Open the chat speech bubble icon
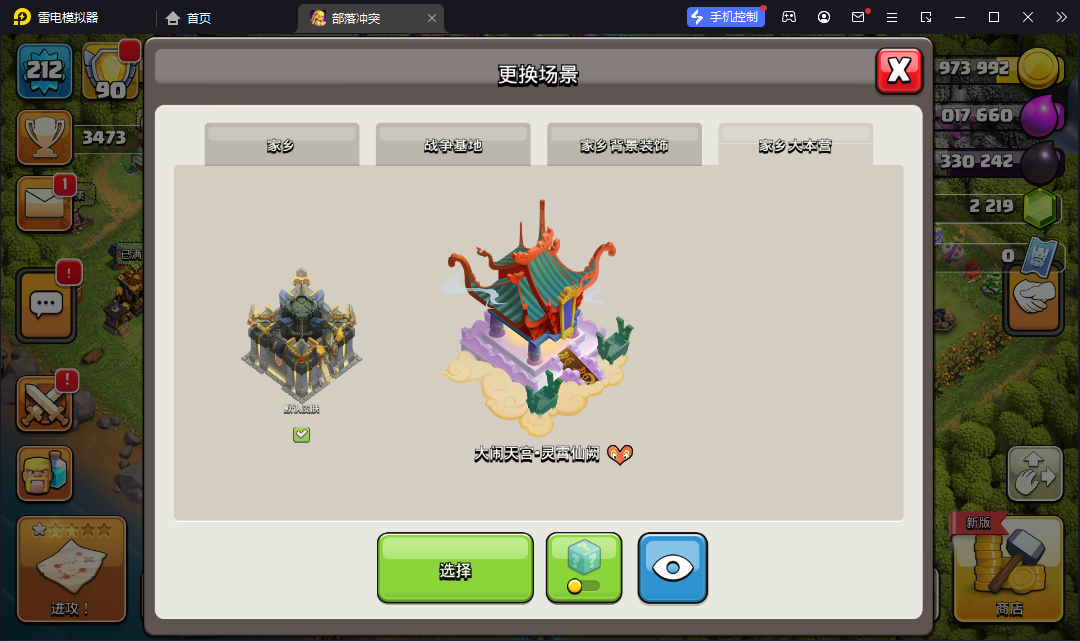Image resolution: width=1080 pixels, height=641 pixels. click(x=46, y=303)
